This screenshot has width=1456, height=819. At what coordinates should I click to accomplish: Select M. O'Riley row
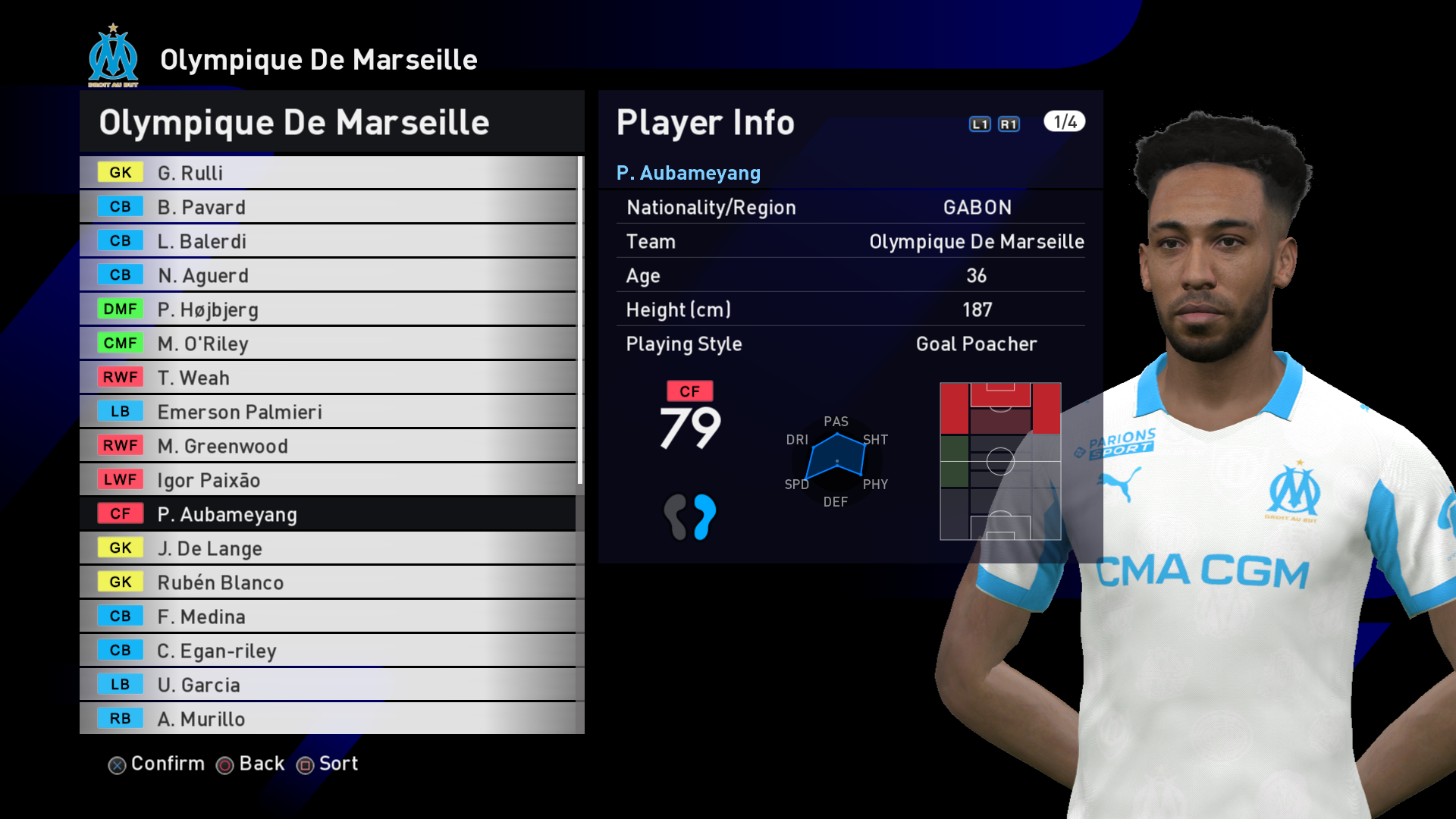pyautogui.click(x=328, y=344)
